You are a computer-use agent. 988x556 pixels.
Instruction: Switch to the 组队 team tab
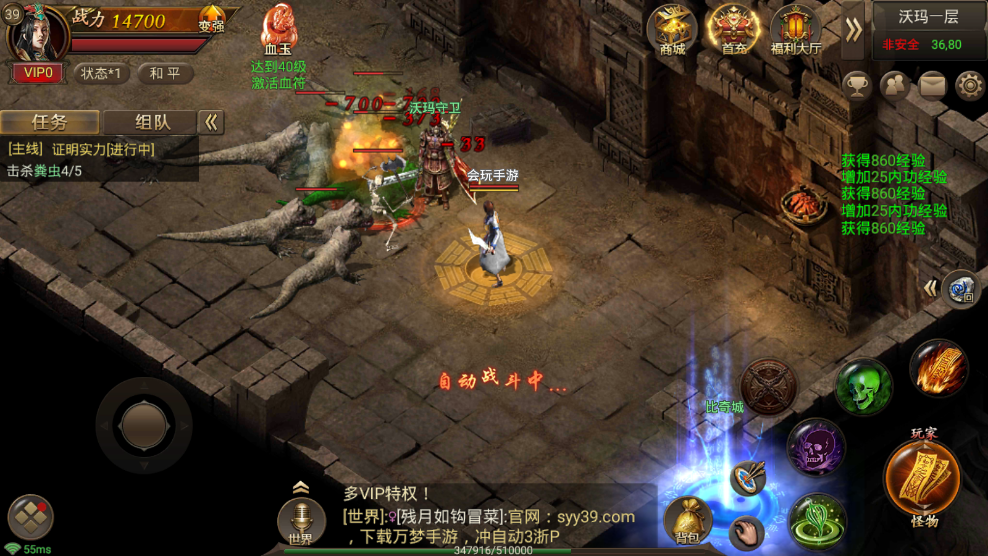pos(152,122)
